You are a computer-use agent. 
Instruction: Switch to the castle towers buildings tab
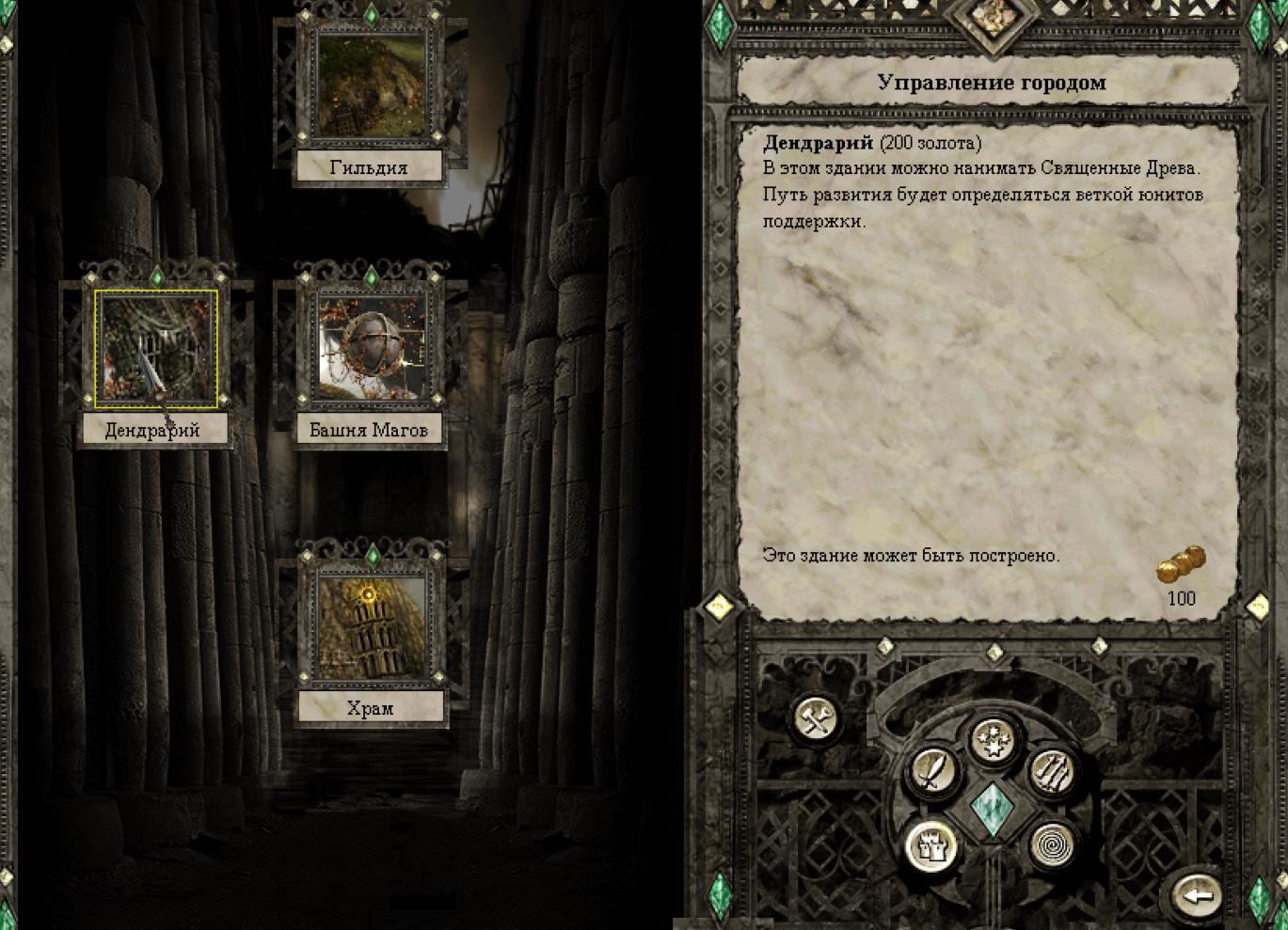click(932, 845)
